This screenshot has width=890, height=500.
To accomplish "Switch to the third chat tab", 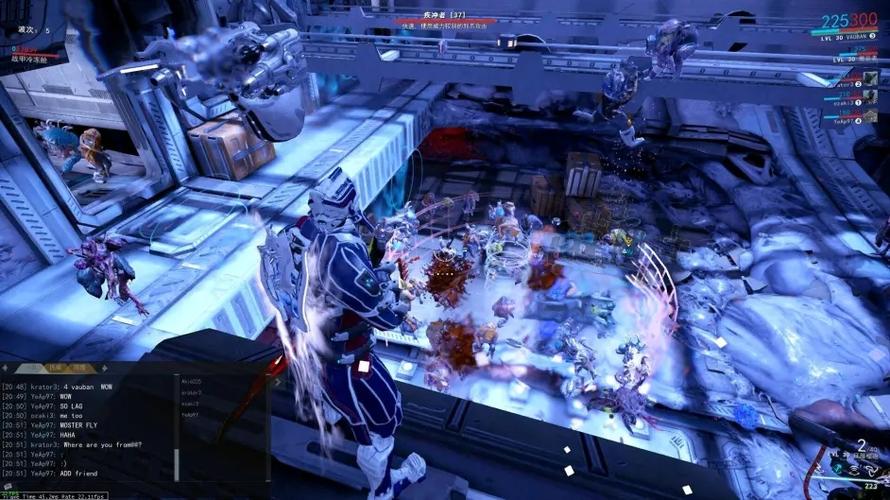I will 77,369.
